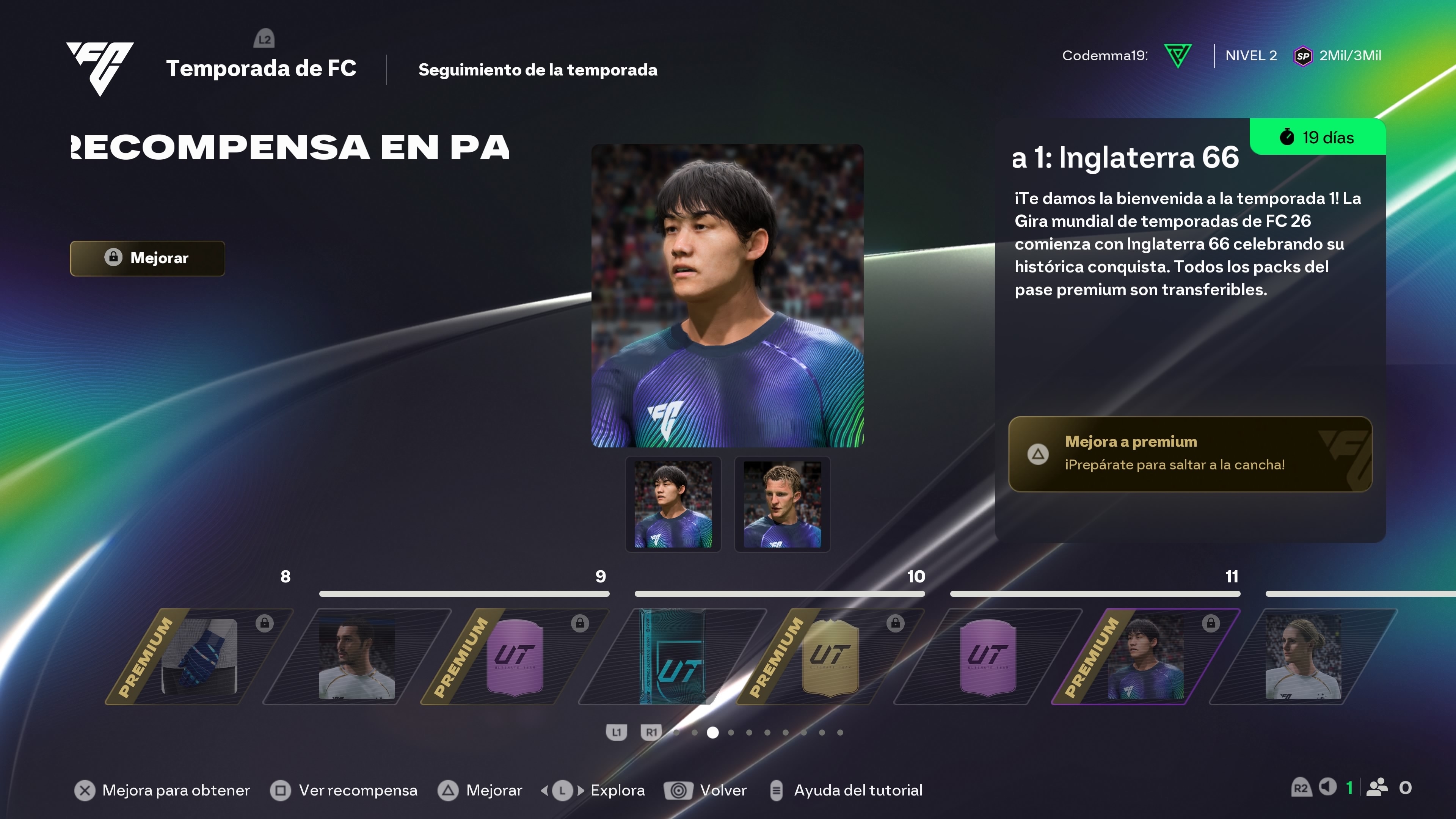This screenshot has height=819, width=1456.
Task: Select the free purple UT pack reward
Action: [987, 656]
